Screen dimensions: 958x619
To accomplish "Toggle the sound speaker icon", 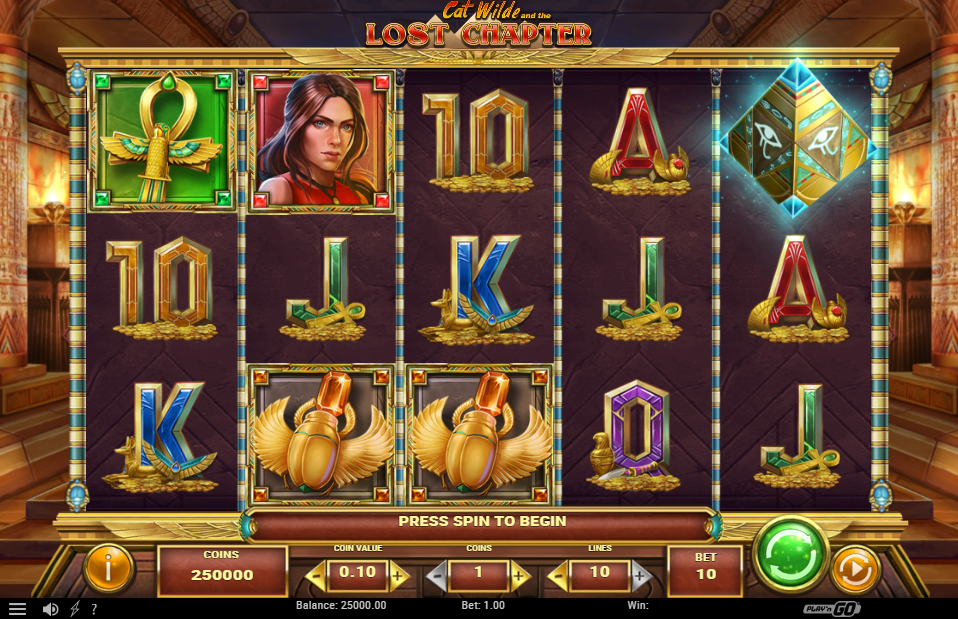I will (50, 608).
